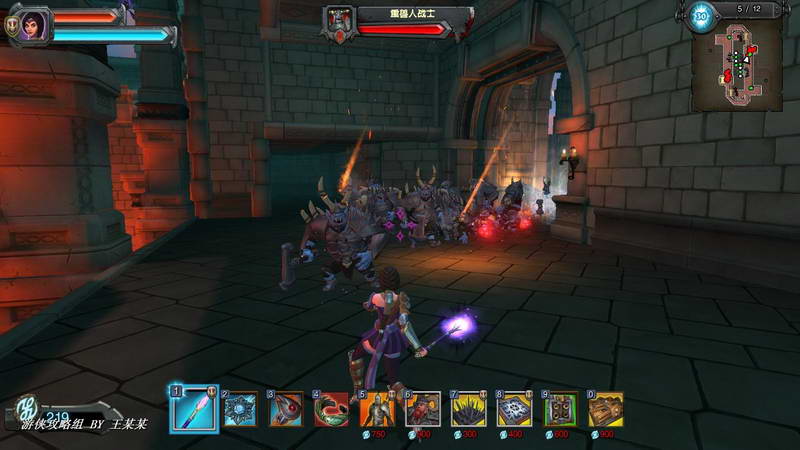Pick the armored knight guardian in slot 5
800x450 pixels.
[x=378, y=409]
